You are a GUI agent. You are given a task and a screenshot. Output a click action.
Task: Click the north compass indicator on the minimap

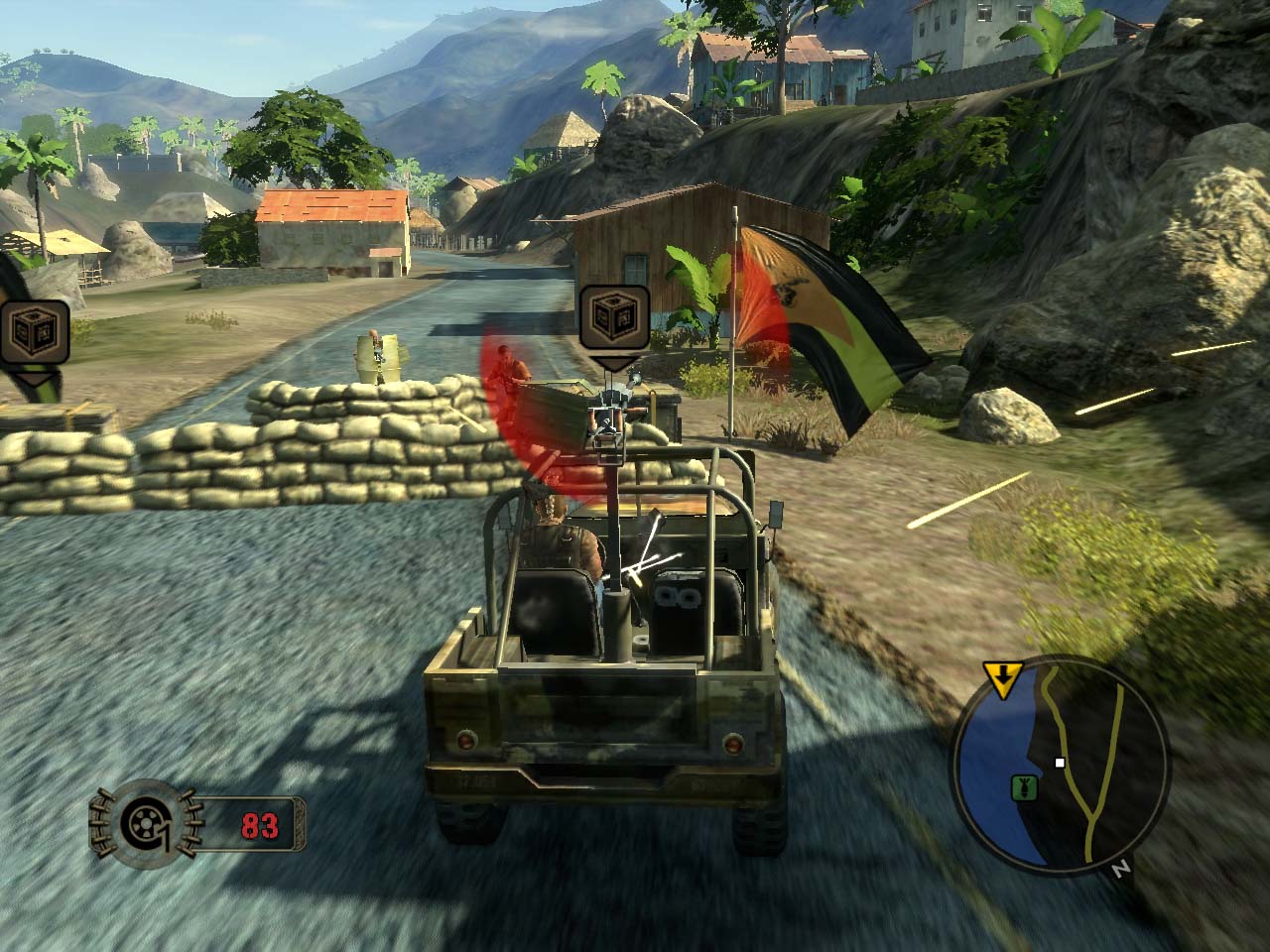point(1121,870)
